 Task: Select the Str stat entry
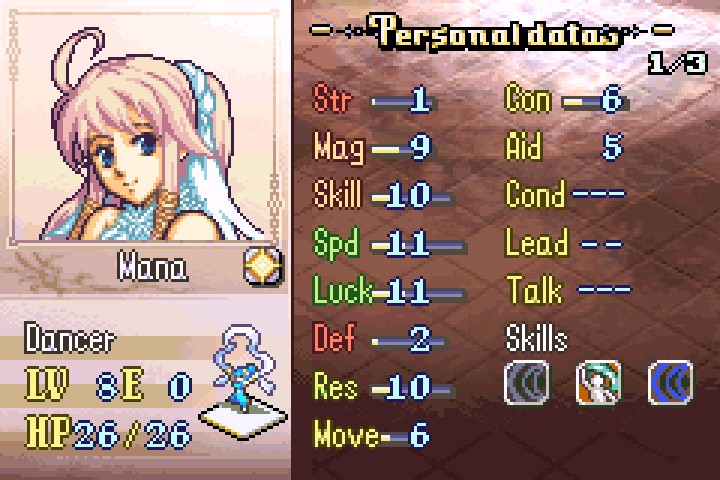coord(380,100)
